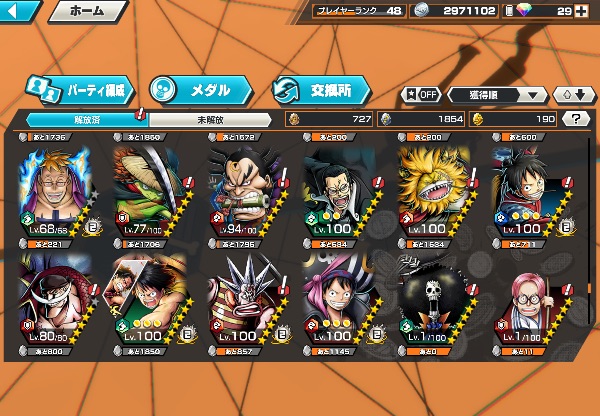The image size is (600, 416).
Task: Open the 交換所 exchange shop
Action: [320, 90]
